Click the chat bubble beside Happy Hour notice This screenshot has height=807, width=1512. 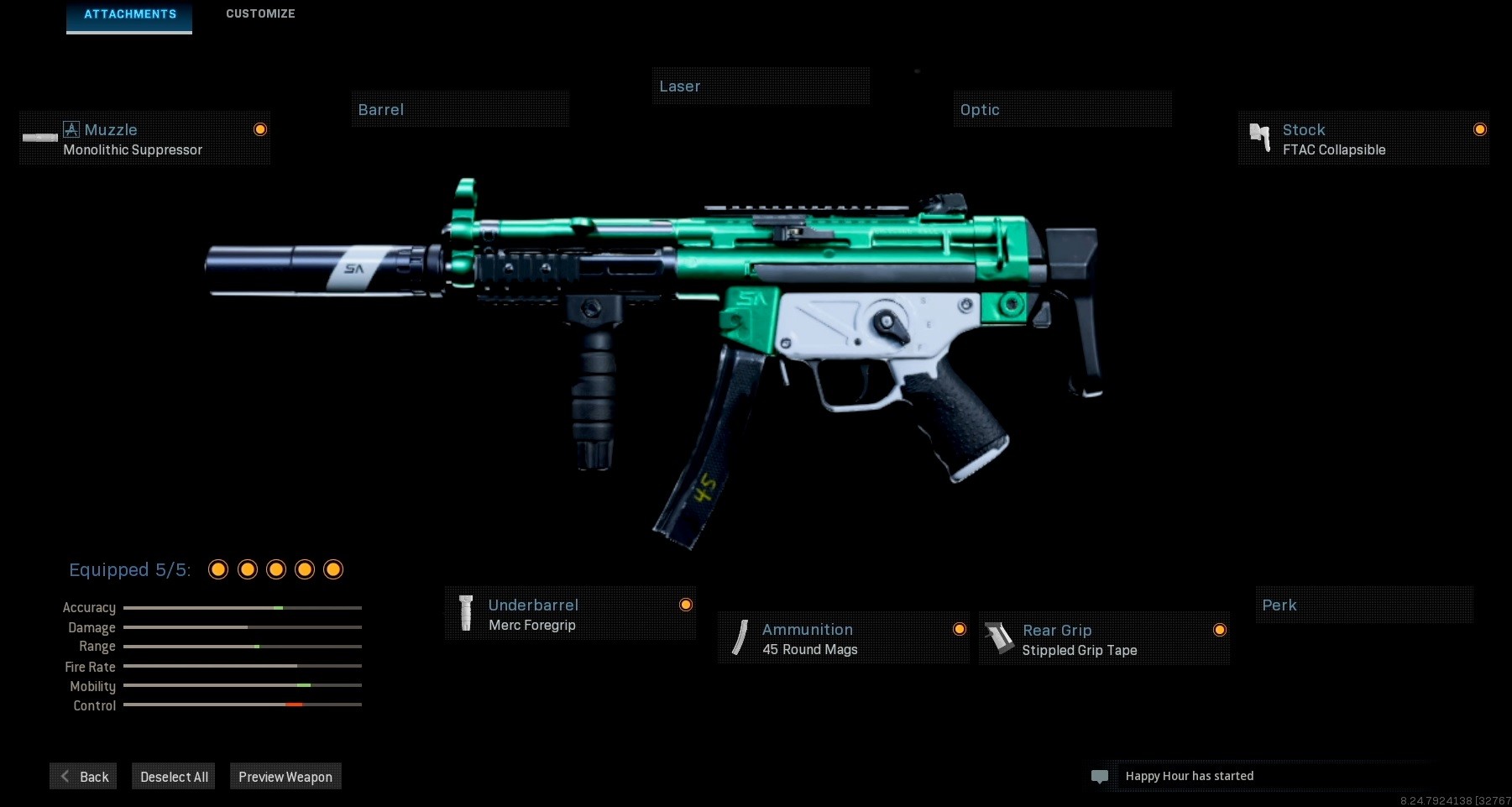click(1100, 776)
